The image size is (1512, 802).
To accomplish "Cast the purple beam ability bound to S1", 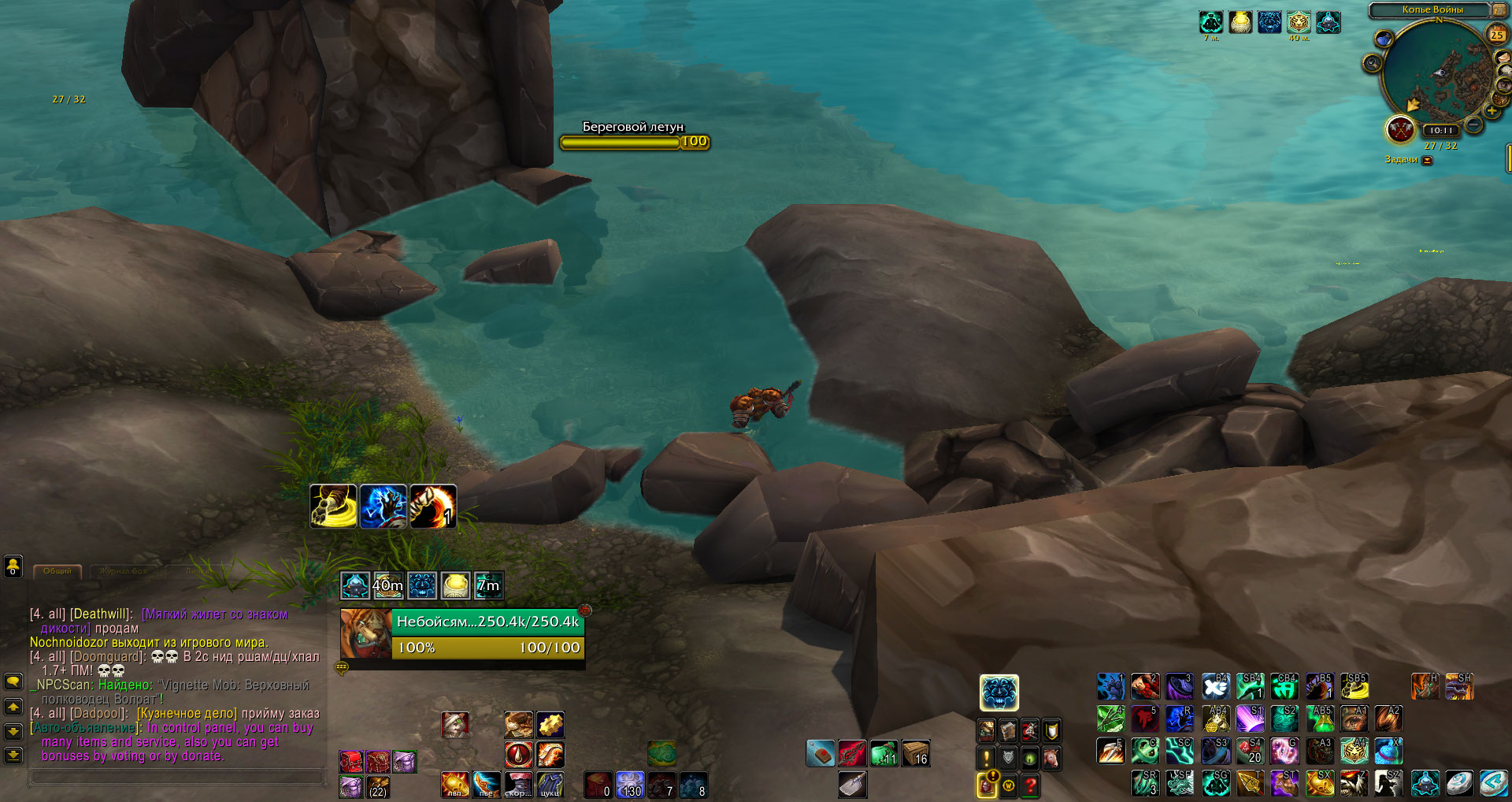I will pos(1250,718).
